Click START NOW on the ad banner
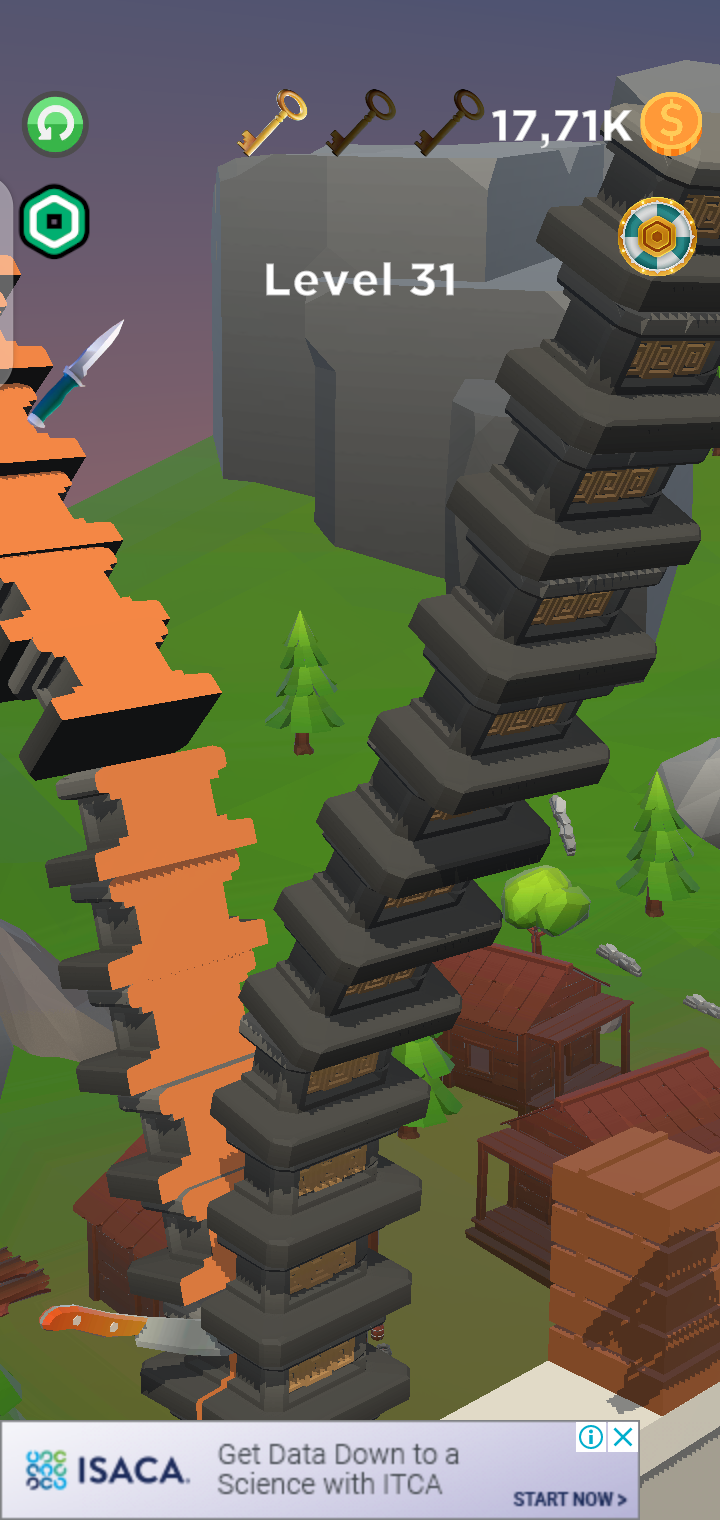This screenshot has width=720, height=1520. coord(570,1499)
